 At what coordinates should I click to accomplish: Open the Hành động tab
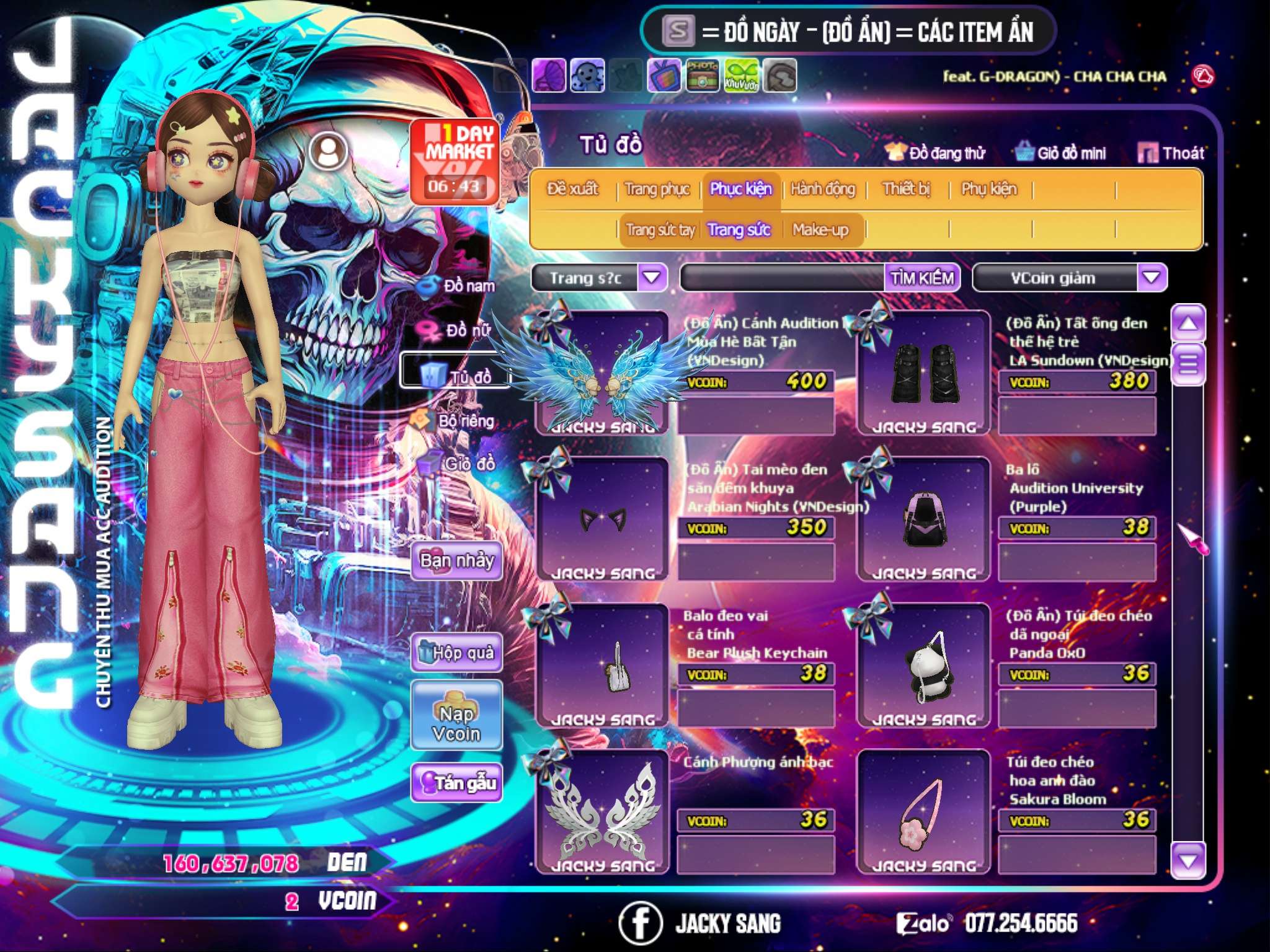click(822, 189)
